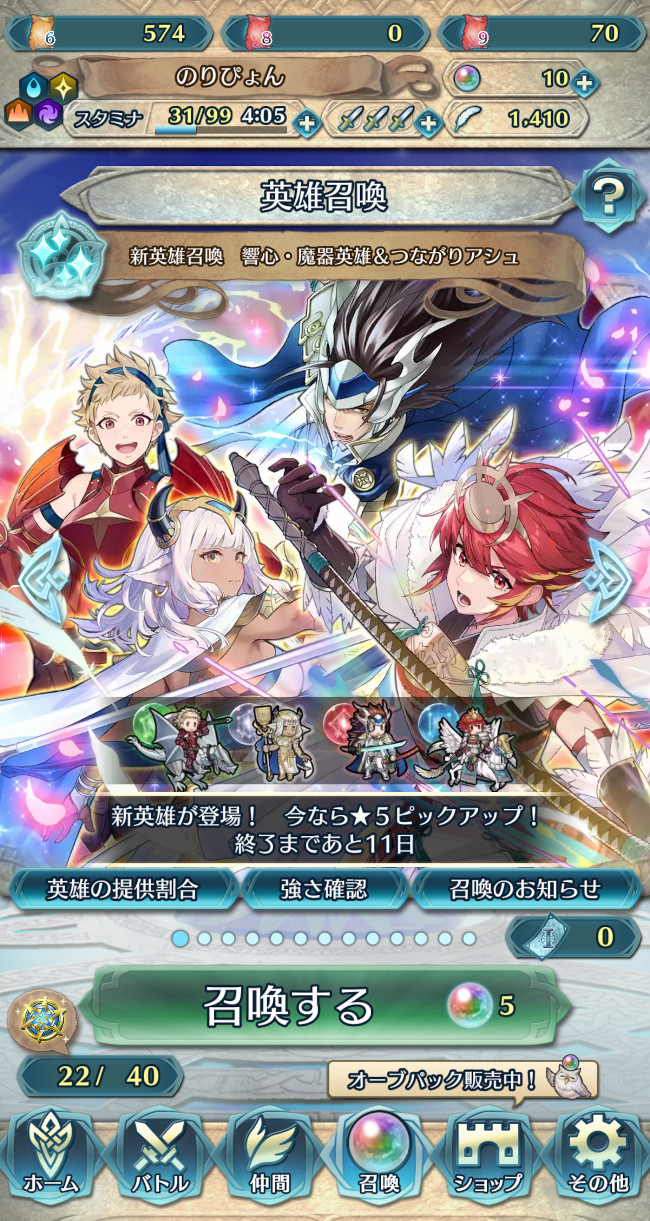Show 英雄の提供割合 appearance rates

tap(123, 887)
